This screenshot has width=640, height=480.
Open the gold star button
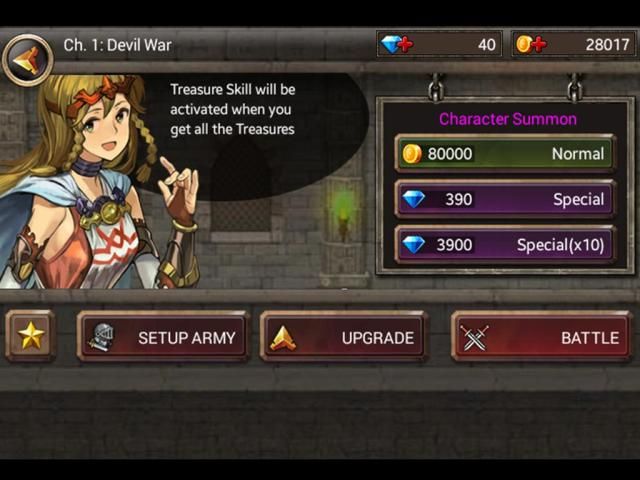31,336
